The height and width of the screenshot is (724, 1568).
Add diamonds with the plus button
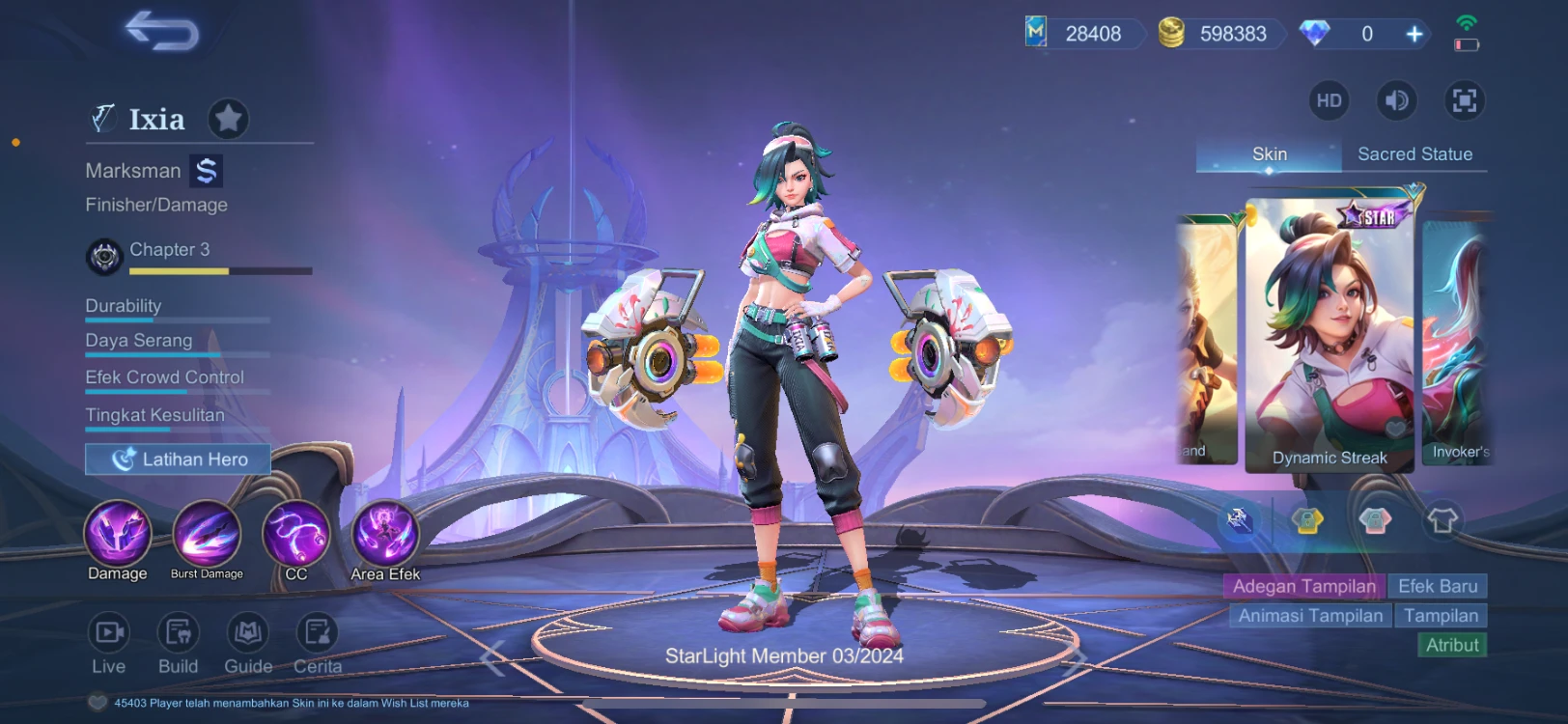coord(1414,35)
